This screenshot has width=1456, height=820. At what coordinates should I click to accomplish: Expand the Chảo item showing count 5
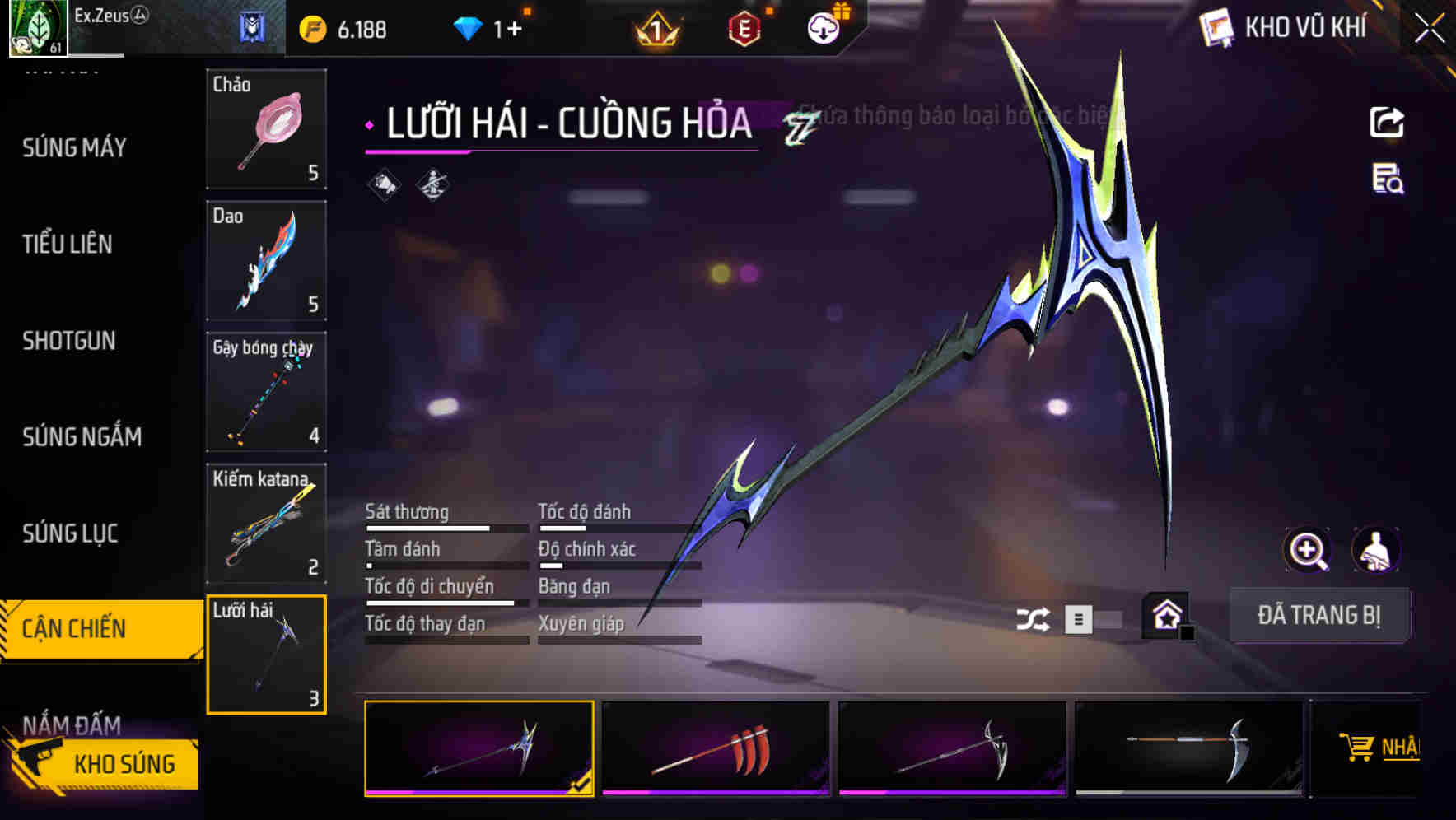pos(267,129)
